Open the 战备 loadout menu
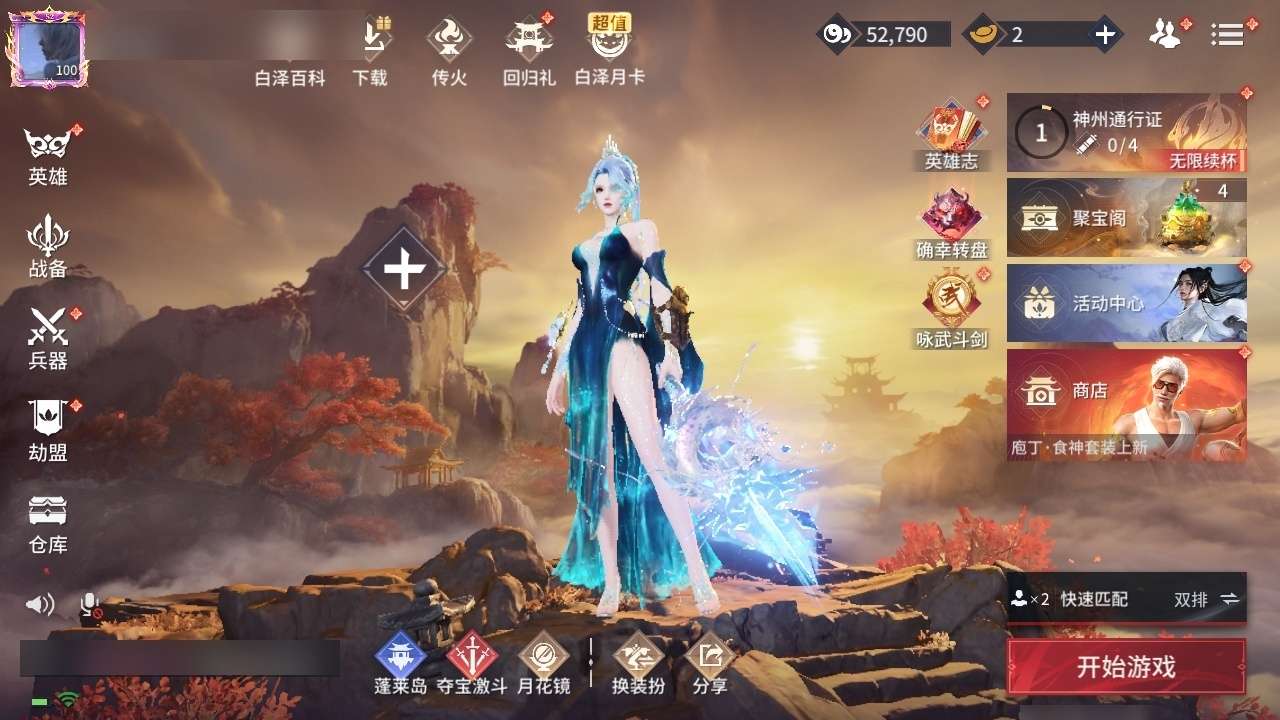Screen dimensions: 1280x720 [x=48, y=248]
